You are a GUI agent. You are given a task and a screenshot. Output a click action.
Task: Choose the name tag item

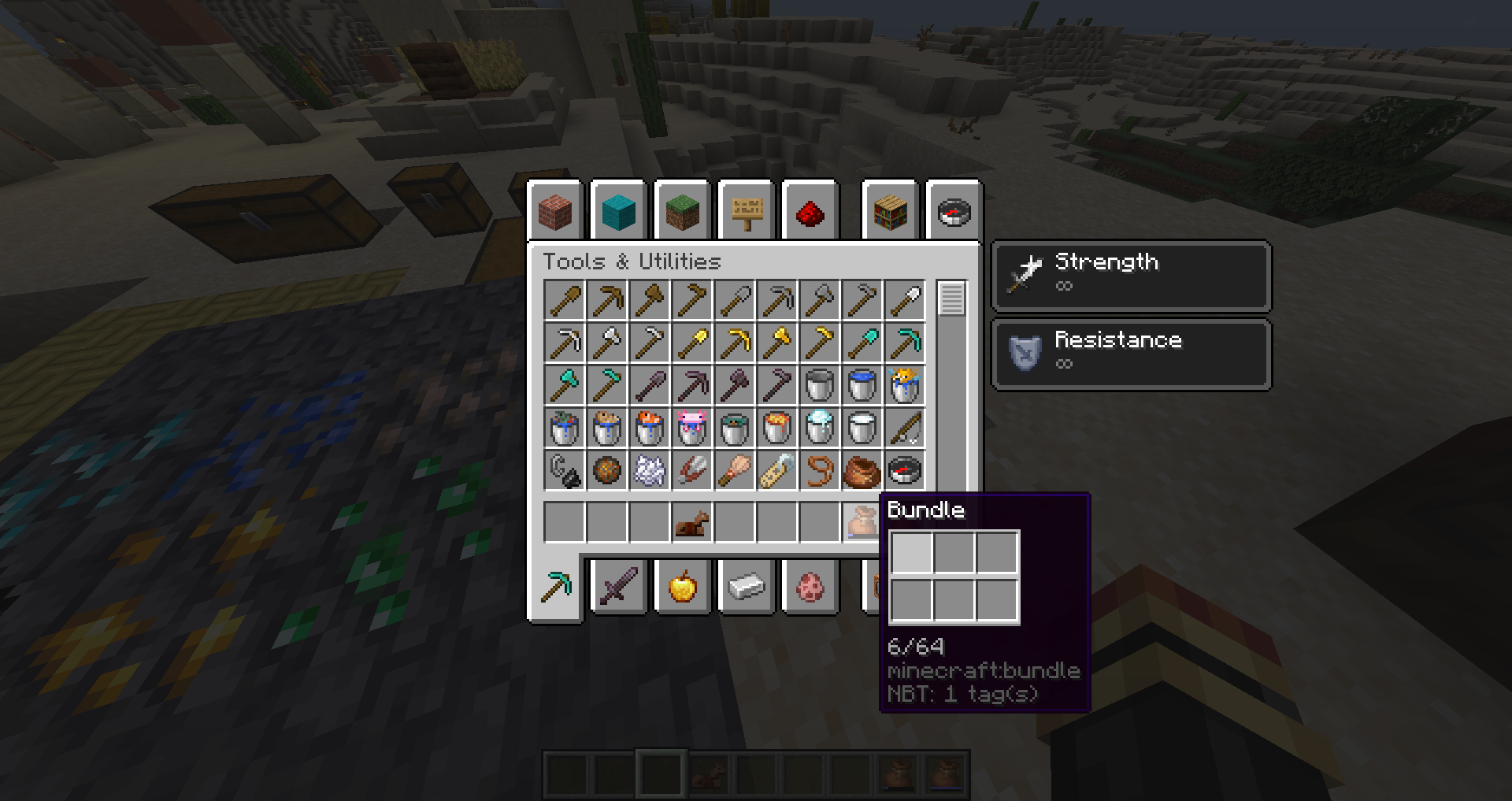[x=777, y=471]
